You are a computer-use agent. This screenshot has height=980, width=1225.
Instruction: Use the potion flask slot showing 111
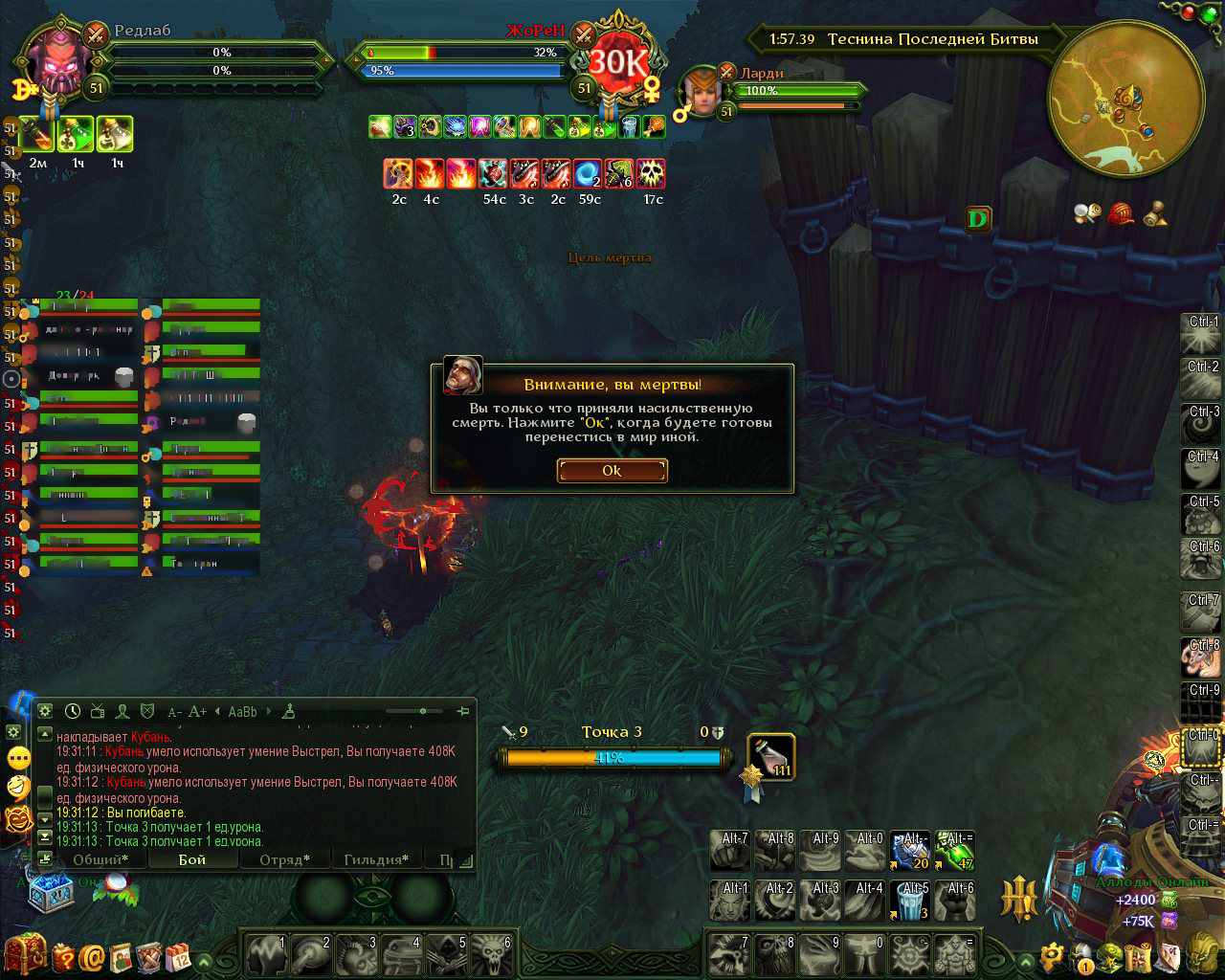771,756
